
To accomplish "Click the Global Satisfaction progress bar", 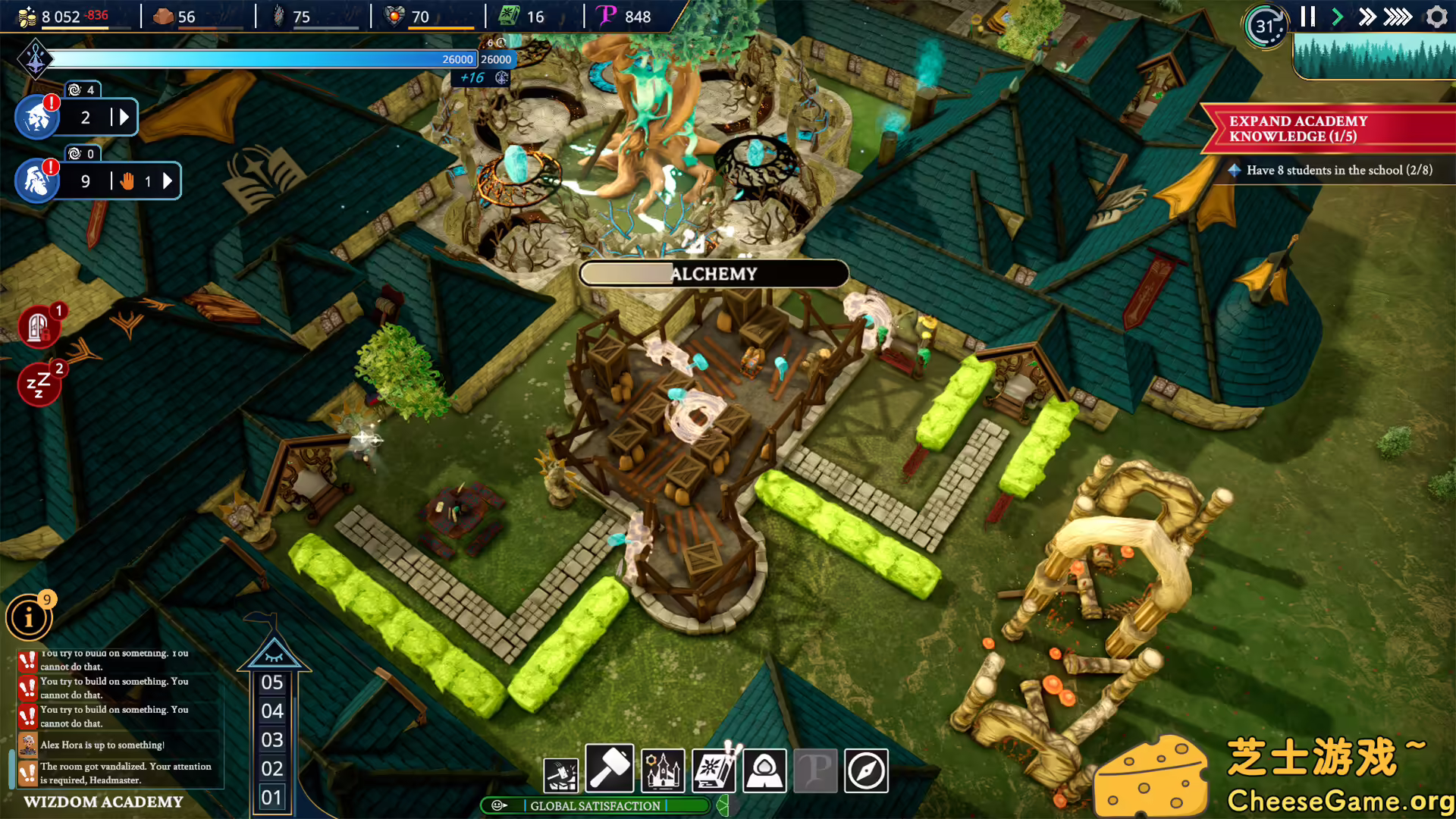I will point(595,806).
